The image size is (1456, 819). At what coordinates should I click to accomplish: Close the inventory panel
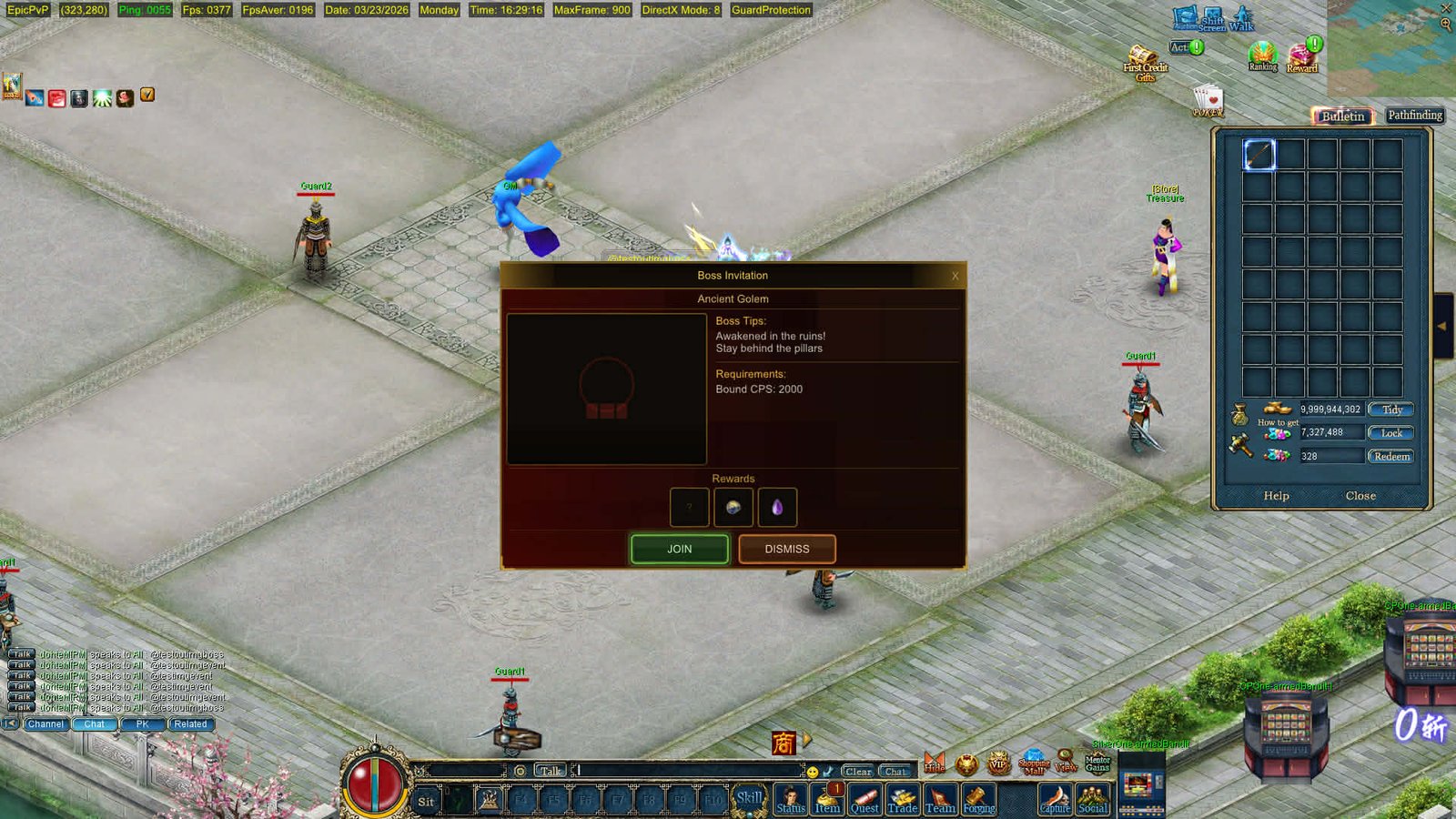1360,496
